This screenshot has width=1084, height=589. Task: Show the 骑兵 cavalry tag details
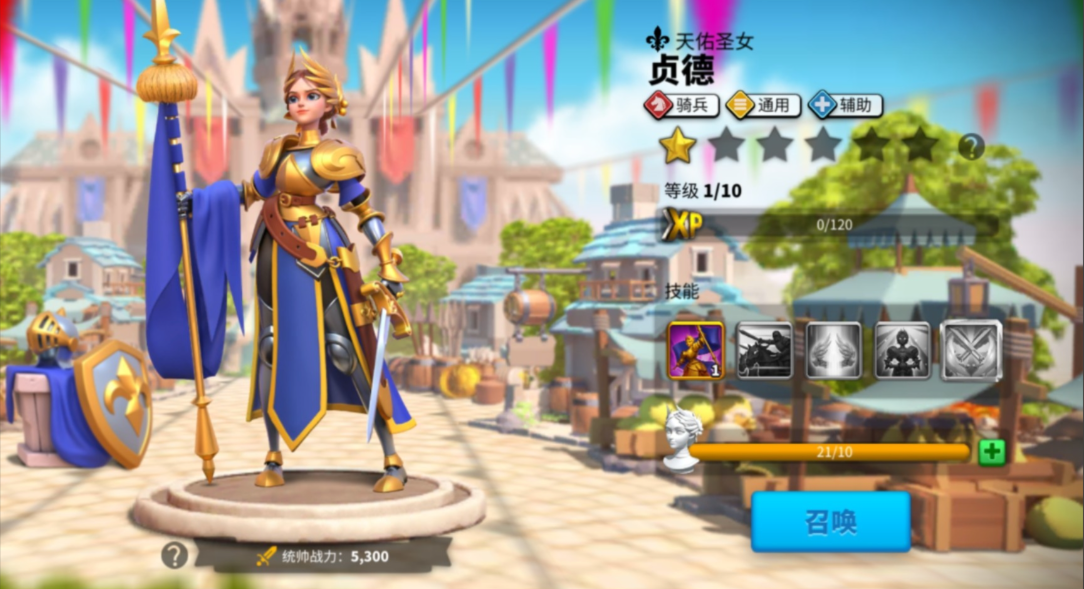click(681, 104)
